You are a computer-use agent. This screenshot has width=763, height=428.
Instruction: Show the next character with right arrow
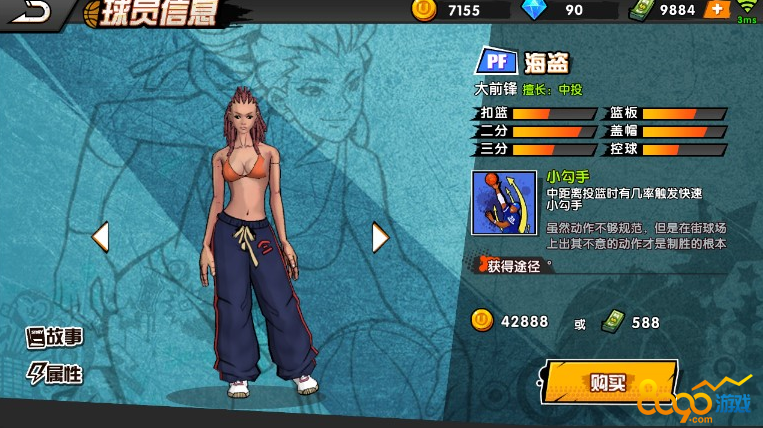click(x=379, y=237)
